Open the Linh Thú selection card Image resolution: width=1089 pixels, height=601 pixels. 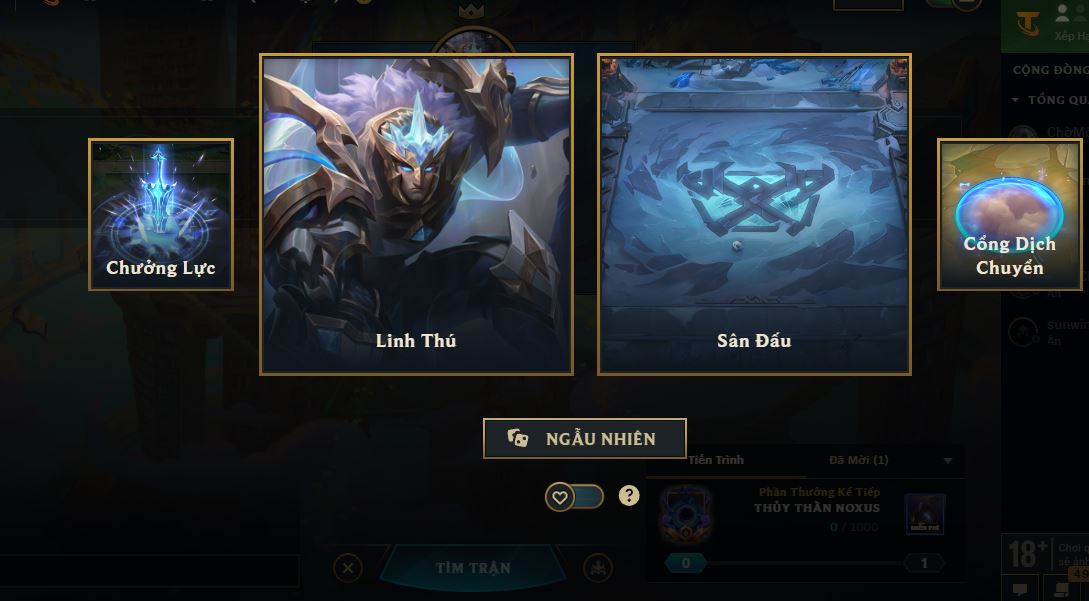(416, 214)
